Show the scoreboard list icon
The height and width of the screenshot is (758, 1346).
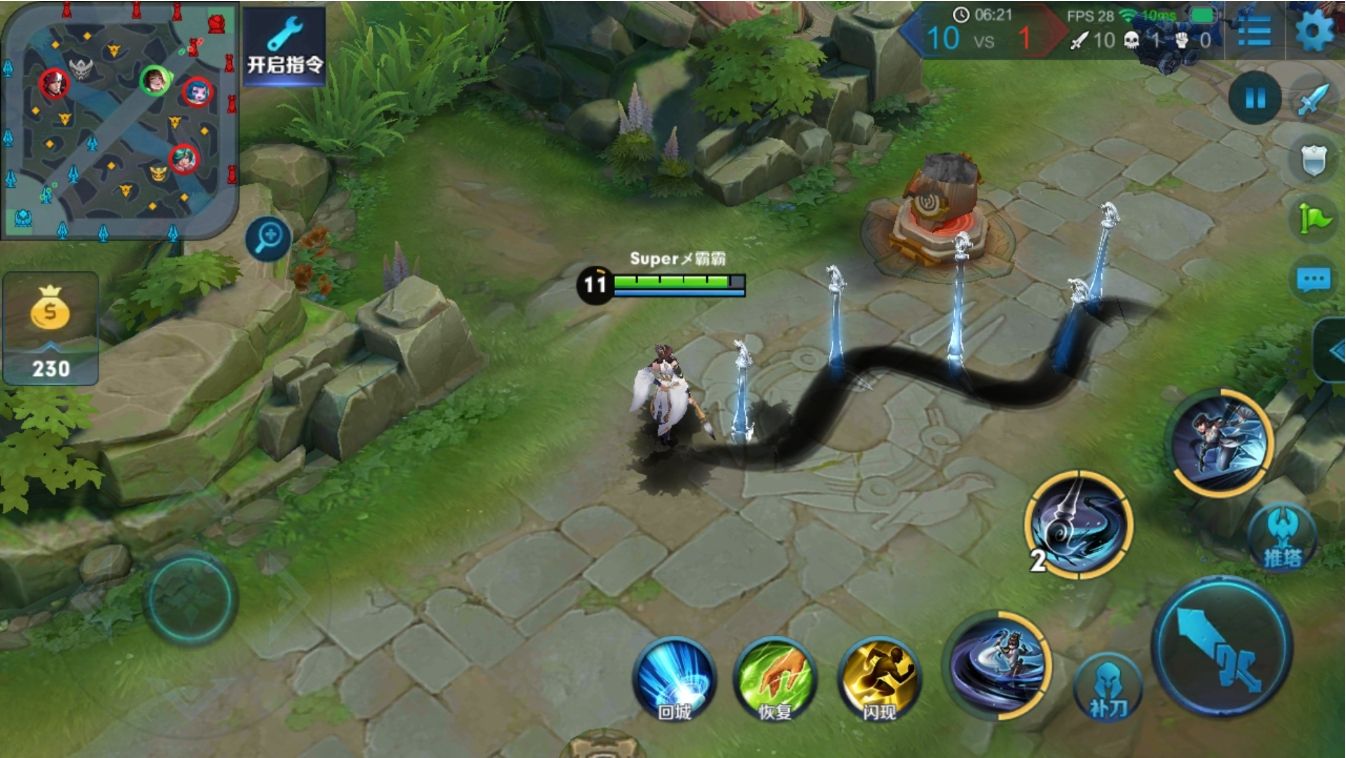click(x=1254, y=31)
